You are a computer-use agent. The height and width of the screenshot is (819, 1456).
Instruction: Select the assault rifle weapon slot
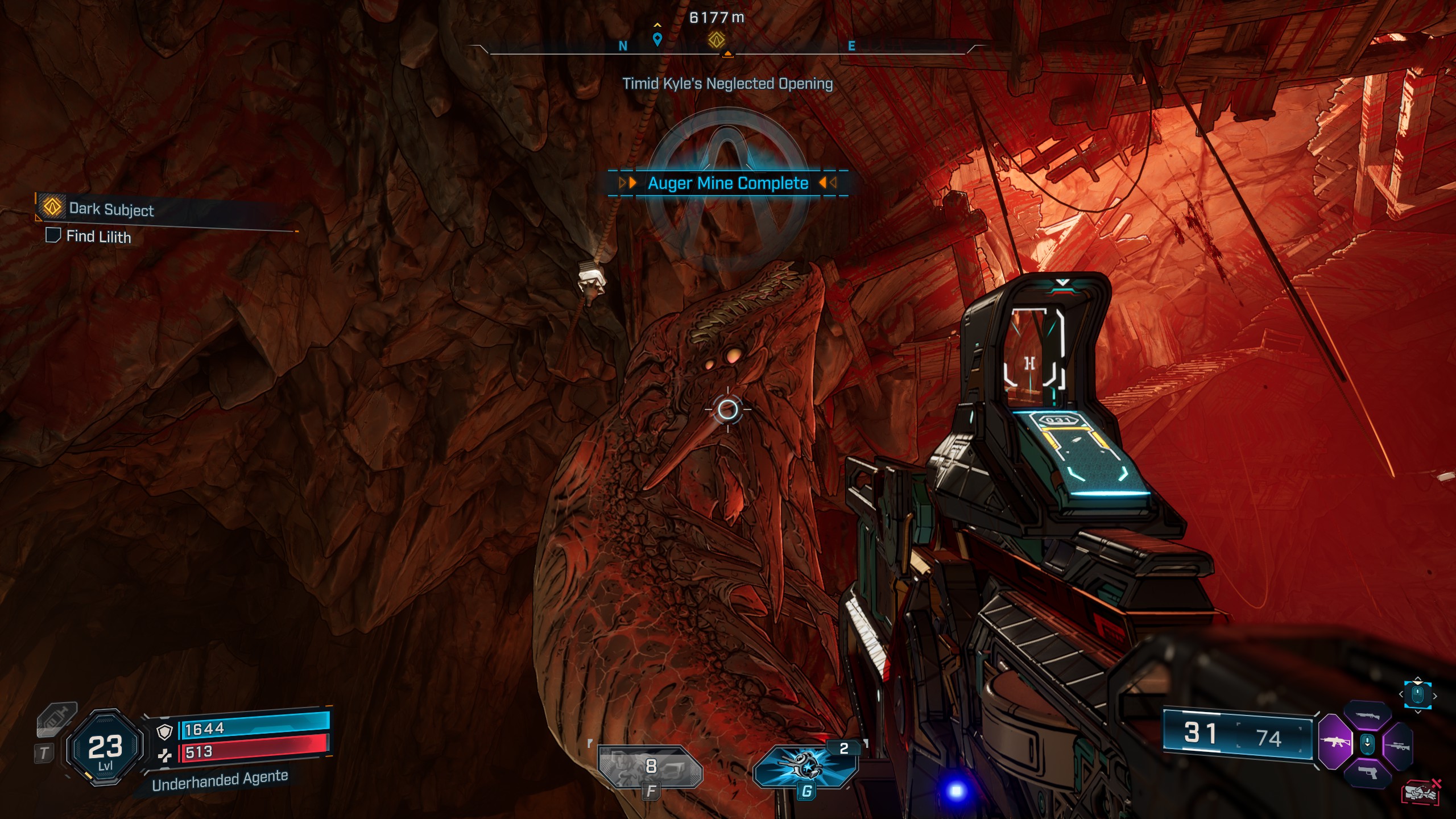point(1334,742)
